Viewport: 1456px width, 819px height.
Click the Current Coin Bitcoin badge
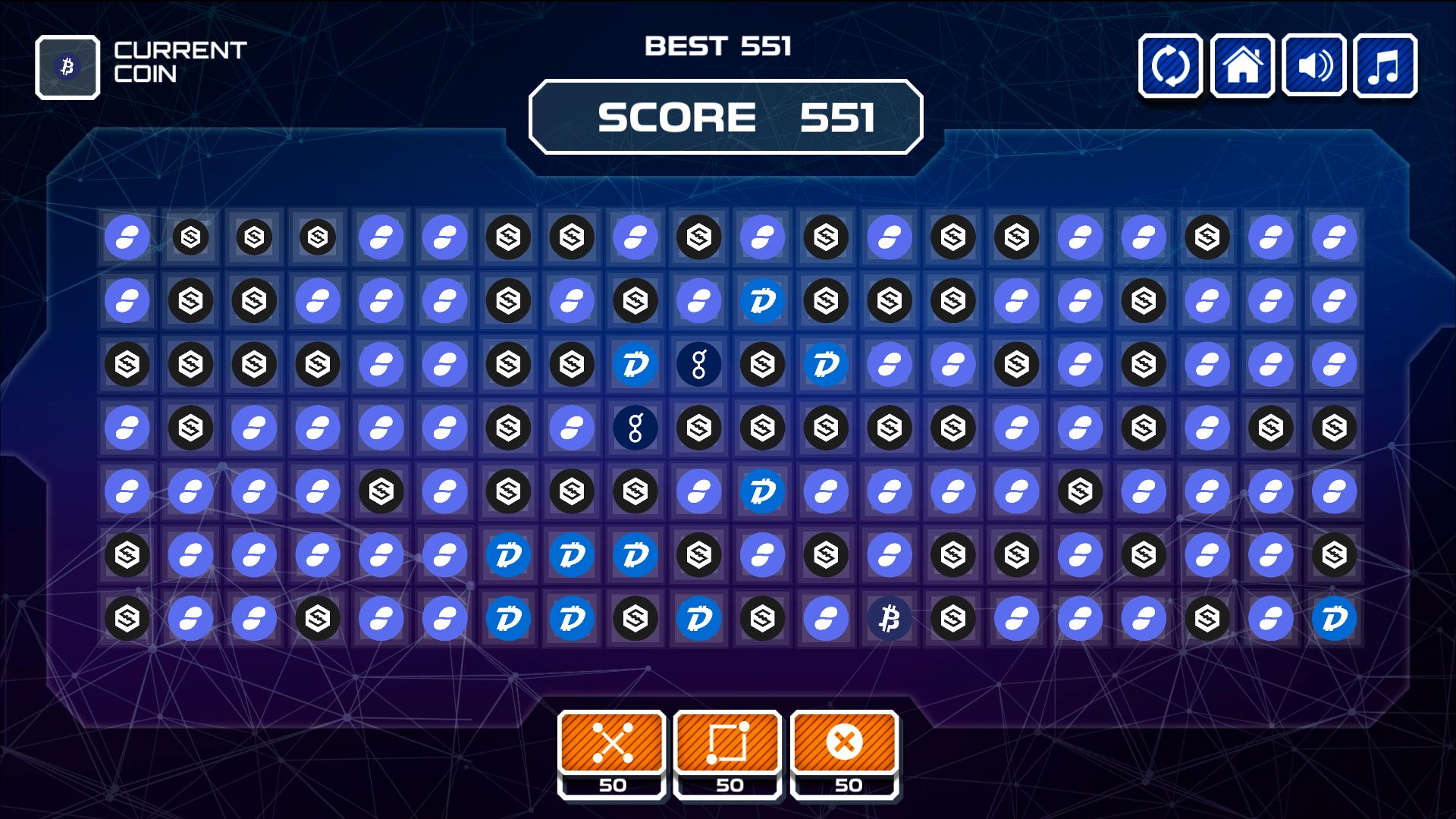(67, 67)
